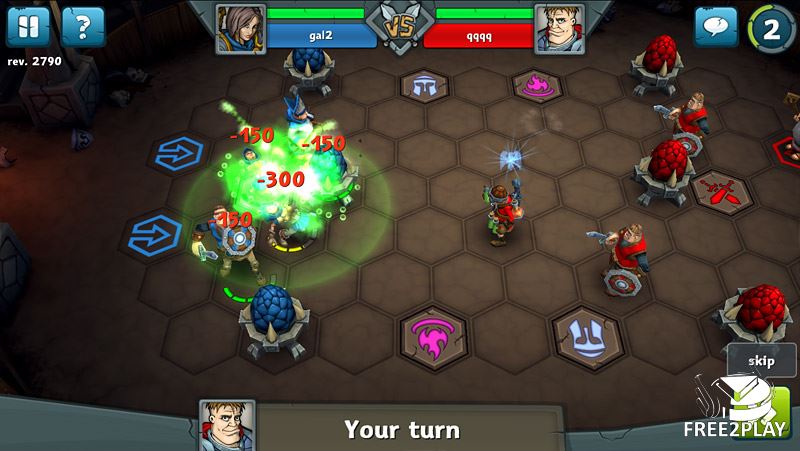This screenshot has width=800, height=451.
Task: Pause the game
Action: [x=28, y=27]
